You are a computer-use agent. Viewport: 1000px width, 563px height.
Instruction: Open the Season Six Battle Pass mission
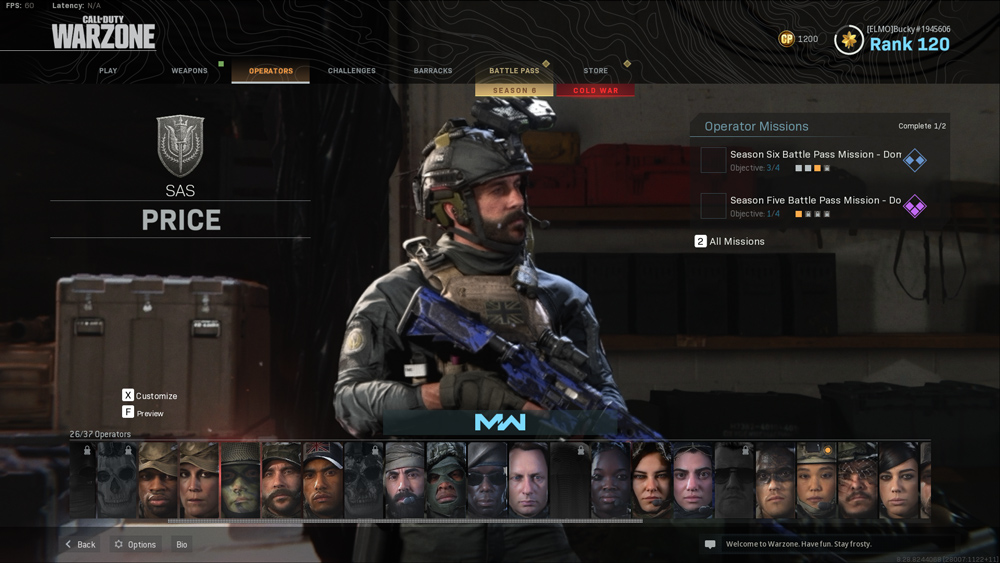(x=815, y=160)
